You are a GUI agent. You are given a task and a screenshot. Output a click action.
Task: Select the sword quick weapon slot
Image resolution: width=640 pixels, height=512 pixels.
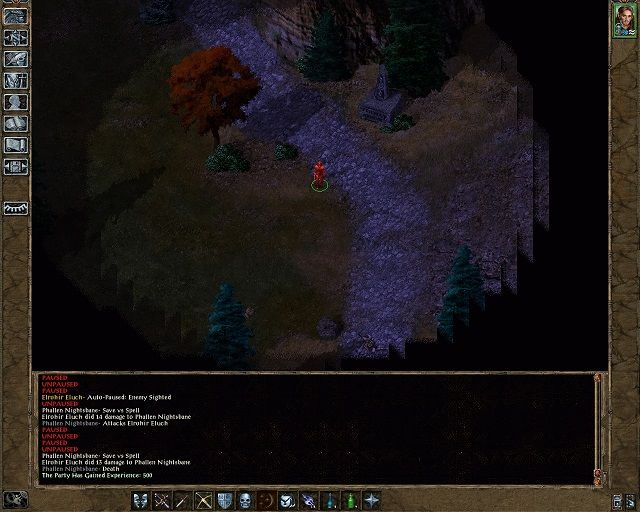(x=183, y=499)
